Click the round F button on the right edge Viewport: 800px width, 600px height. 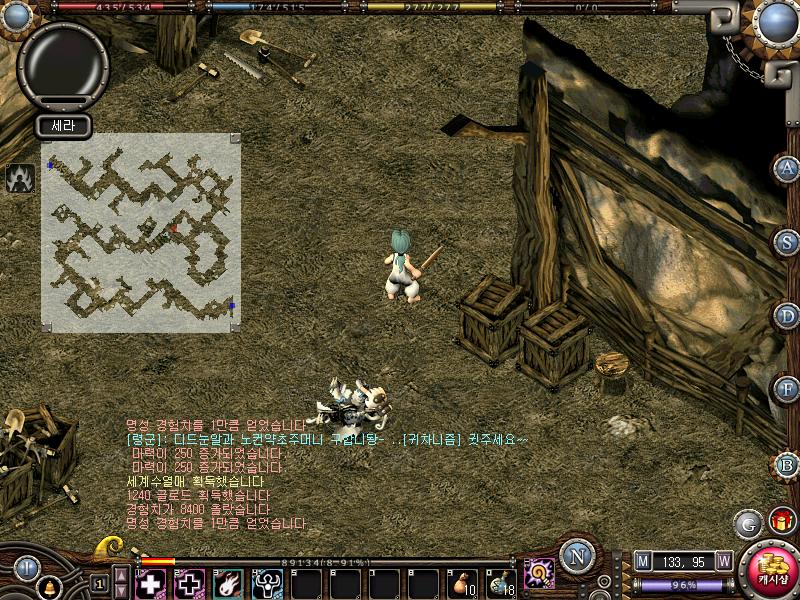point(788,388)
